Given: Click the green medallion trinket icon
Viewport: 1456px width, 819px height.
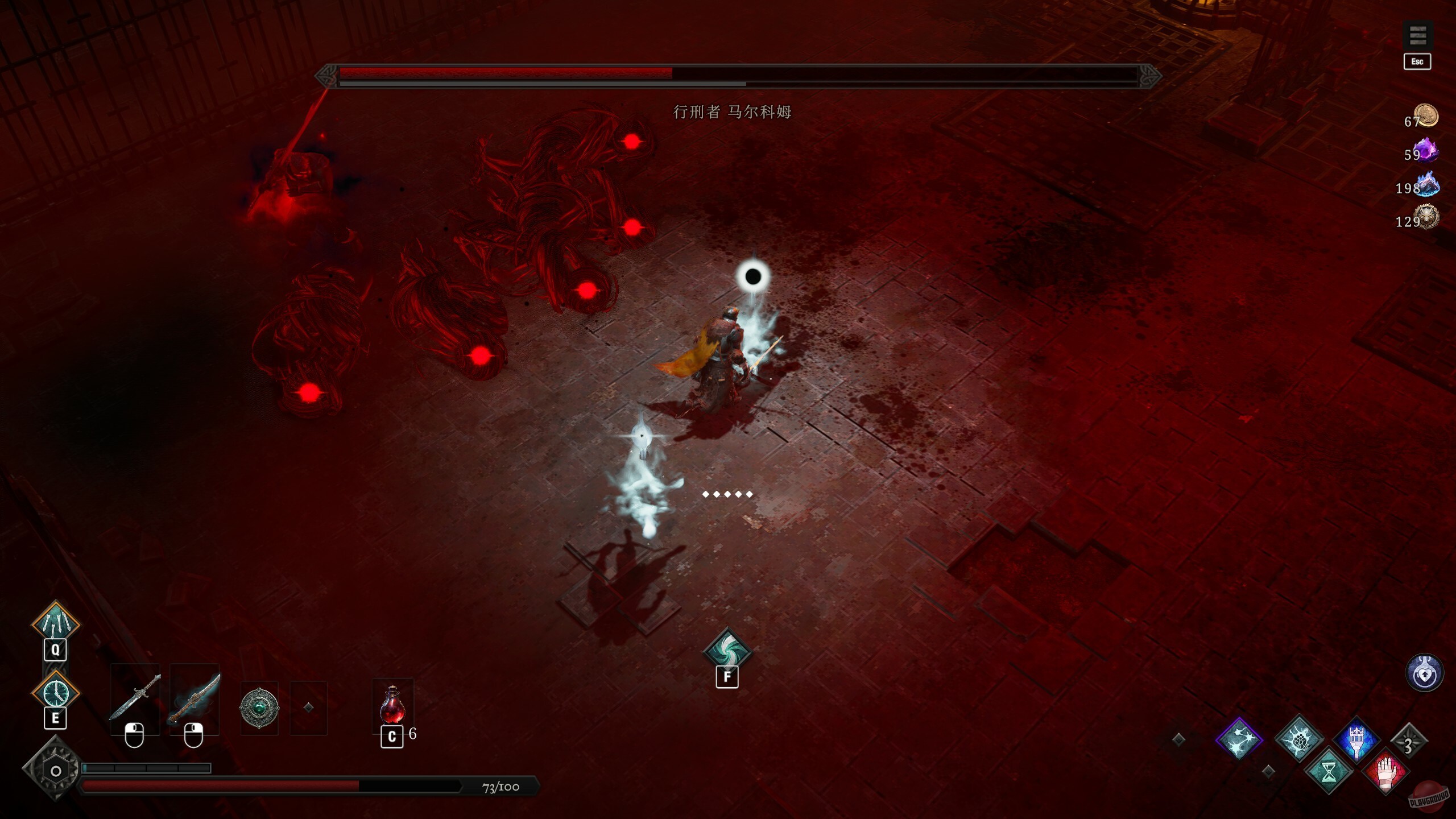Looking at the screenshot, I should [259, 707].
